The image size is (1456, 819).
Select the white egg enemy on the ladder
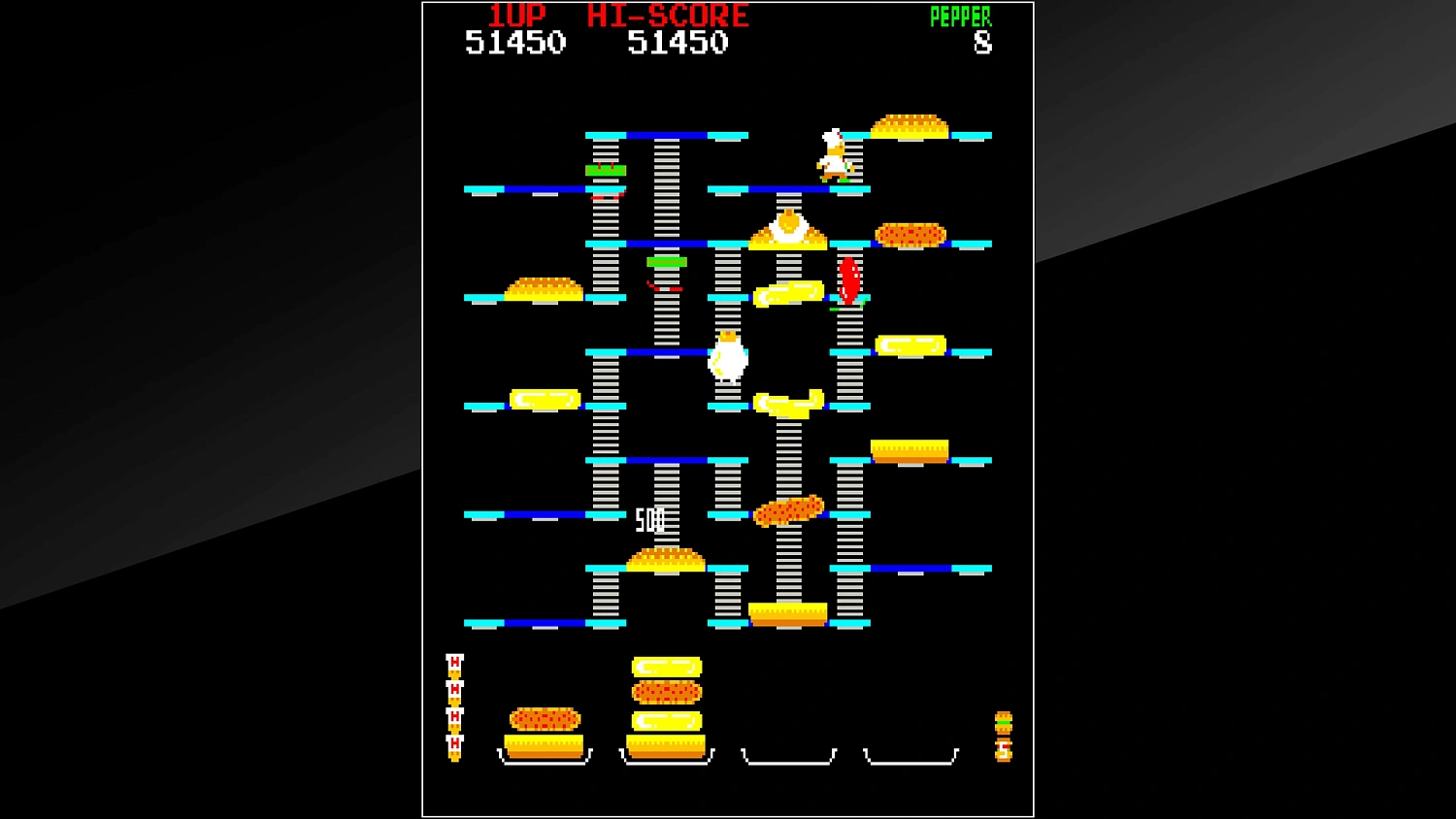726,359
